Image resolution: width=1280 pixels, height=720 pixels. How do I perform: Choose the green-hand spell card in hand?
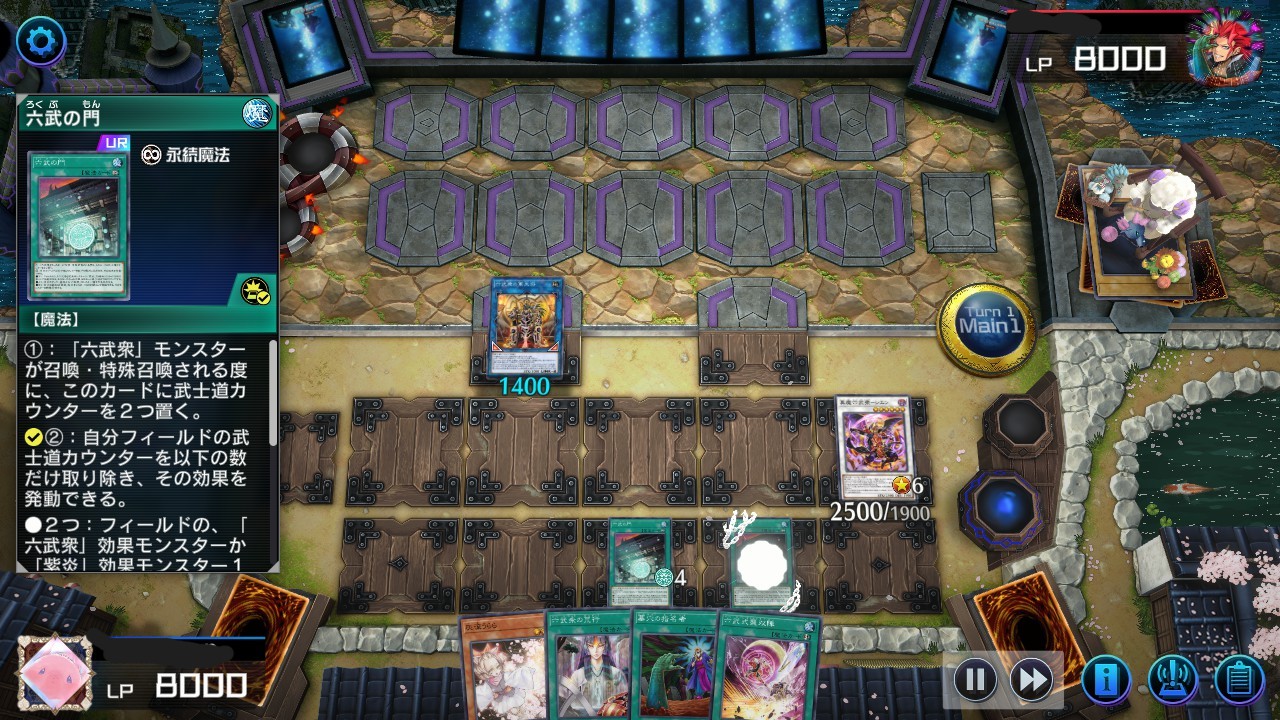[674, 663]
